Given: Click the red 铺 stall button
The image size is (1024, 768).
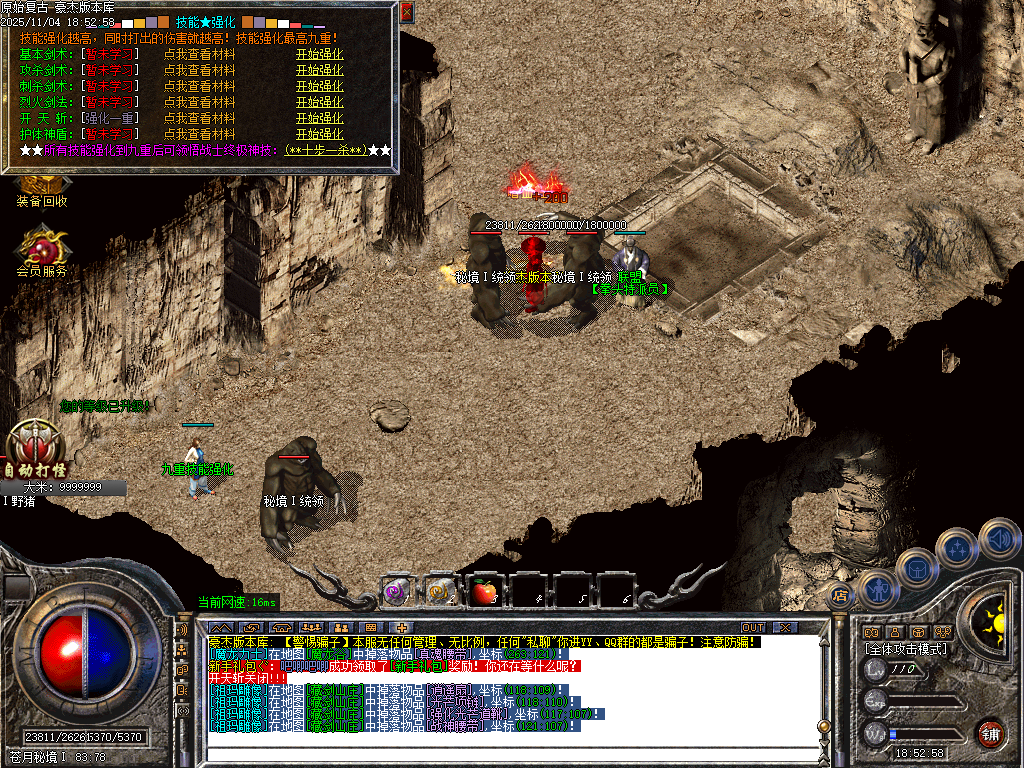Looking at the screenshot, I should tap(990, 733).
